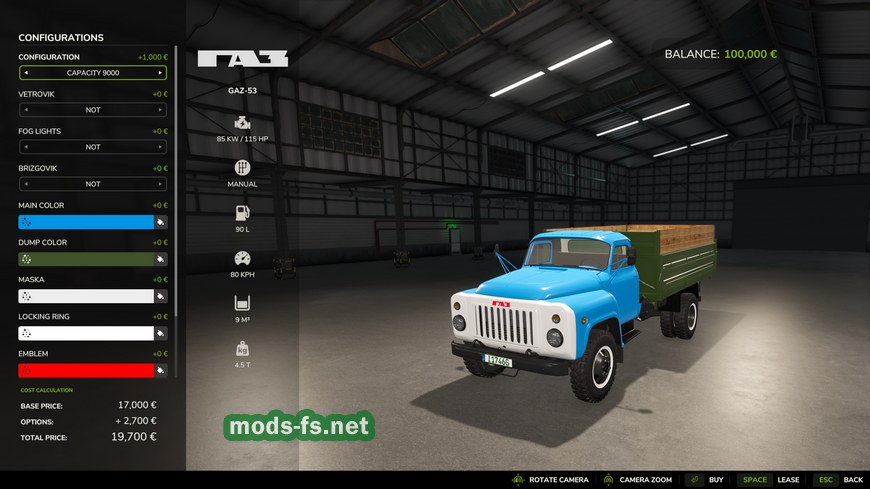Go back from the configuration screen
The height and width of the screenshot is (489, 870).
(838, 480)
